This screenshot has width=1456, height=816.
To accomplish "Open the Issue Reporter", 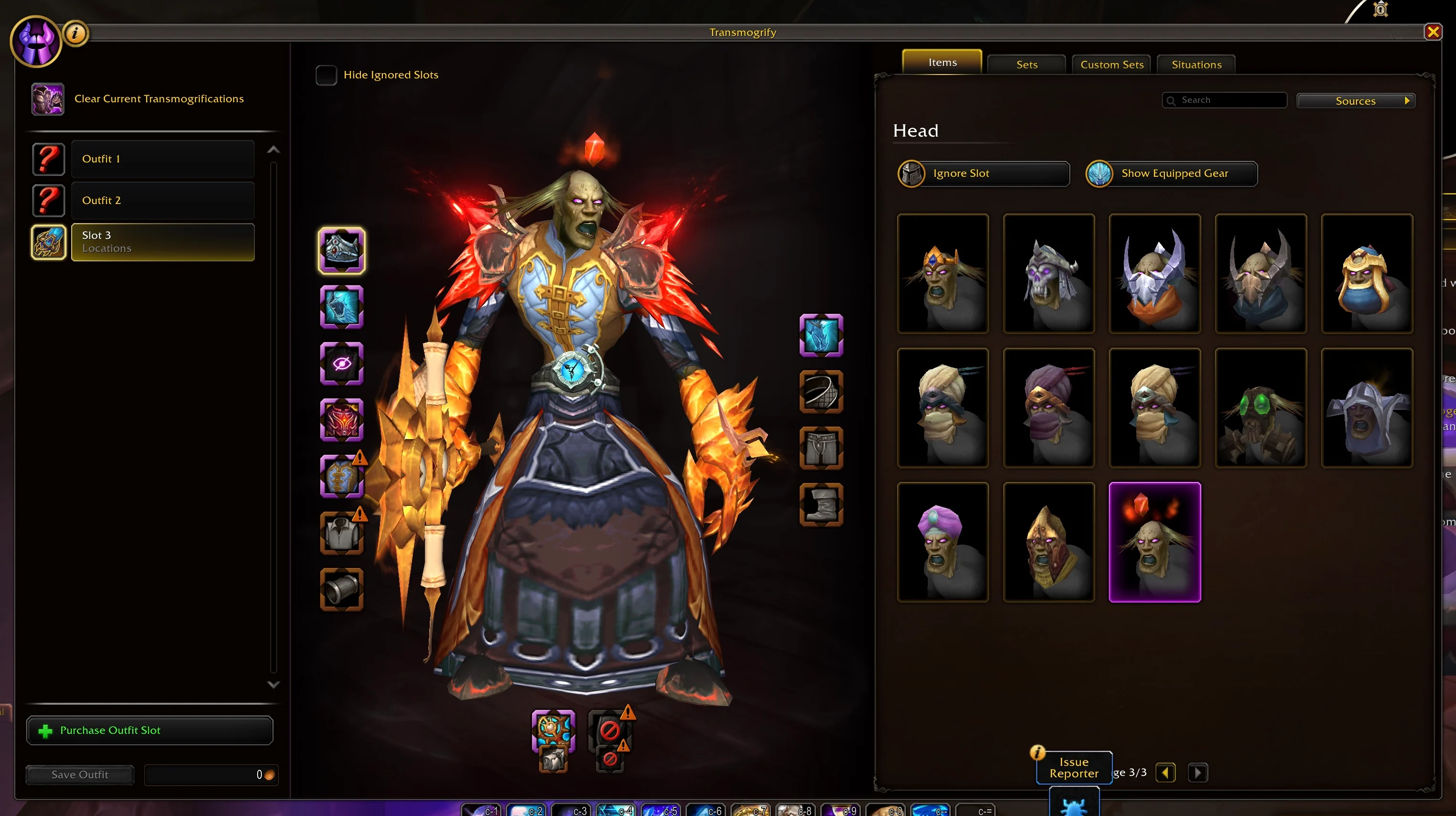I will (x=1073, y=767).
